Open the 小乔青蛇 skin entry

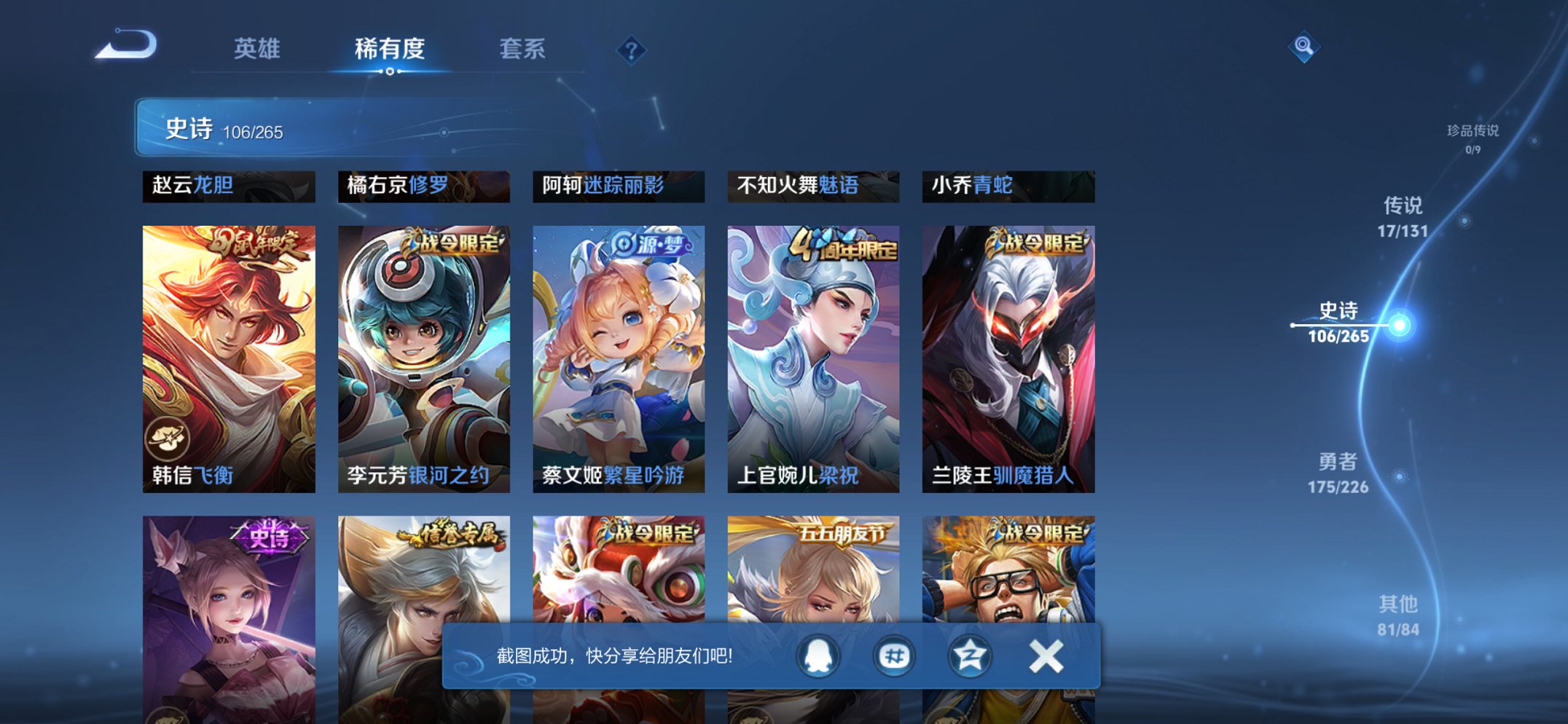pyautogui.click(x=1009, y=187)
